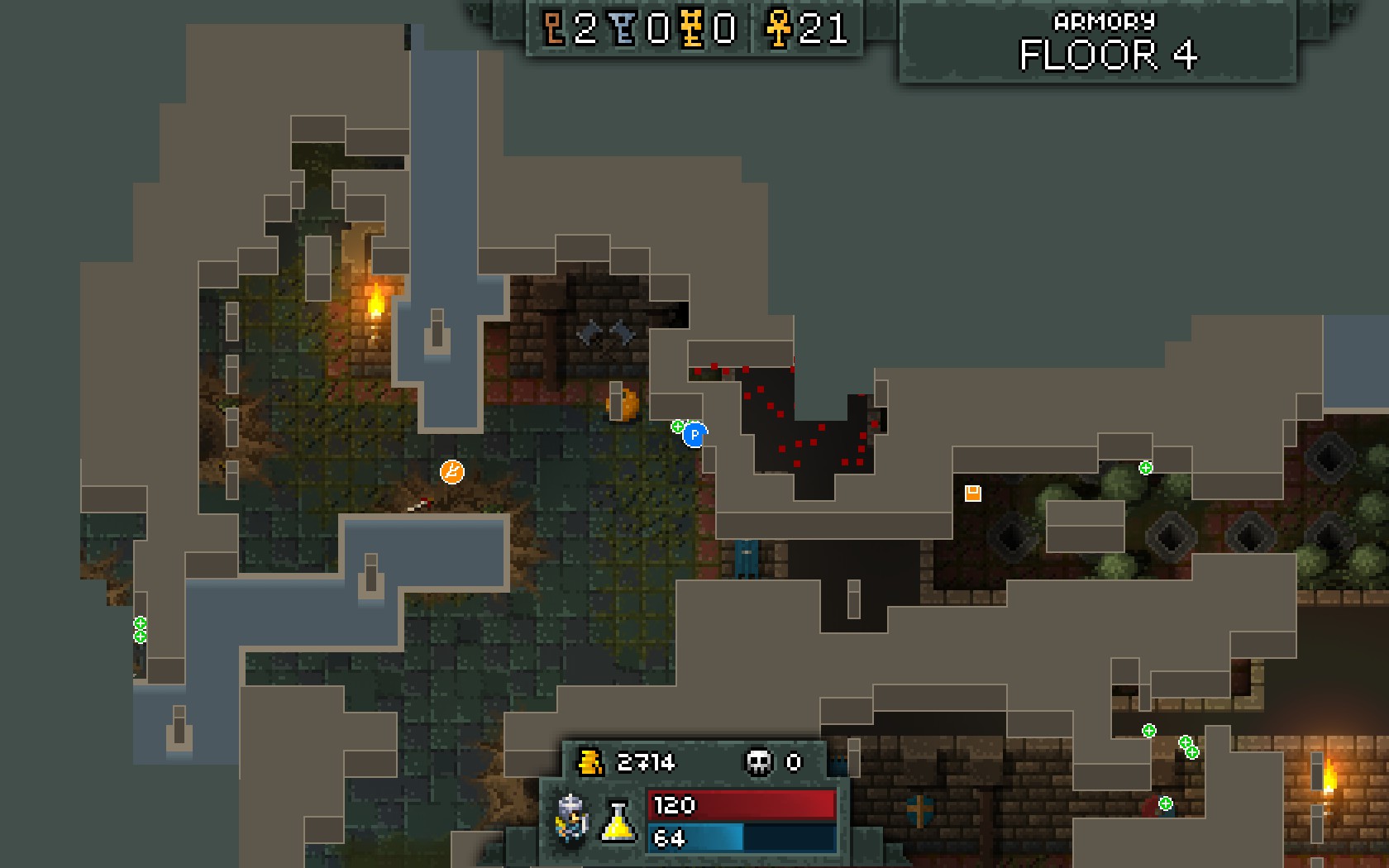Use the yellow potion flask icon
Image resolution: width=1389 pixels, height=868 pixels.
point(618,821)
